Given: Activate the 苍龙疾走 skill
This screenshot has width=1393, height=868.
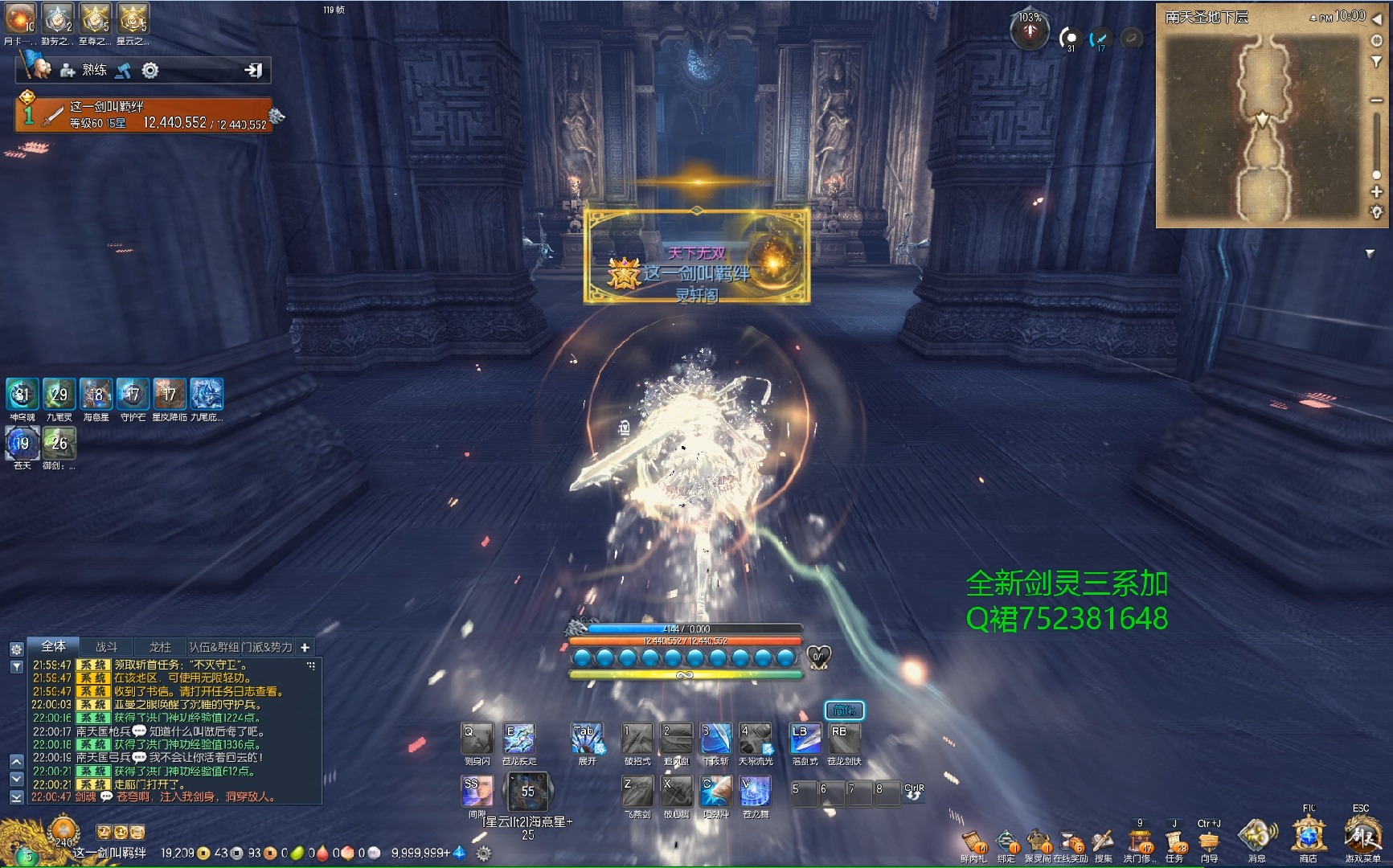Looking at the screenshot, I should coord(519,739).
